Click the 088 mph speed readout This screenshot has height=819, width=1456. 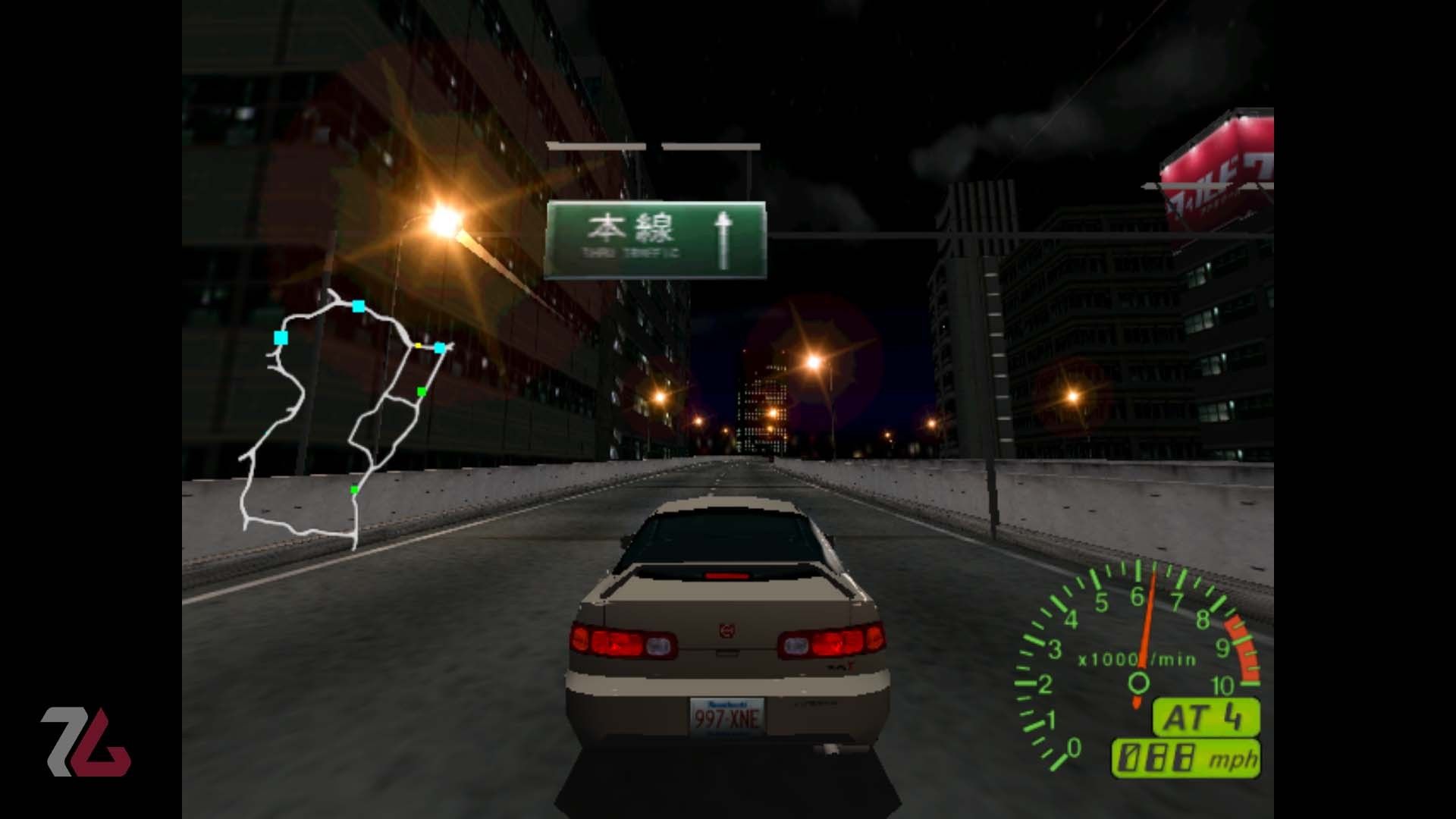point(1189,757)
